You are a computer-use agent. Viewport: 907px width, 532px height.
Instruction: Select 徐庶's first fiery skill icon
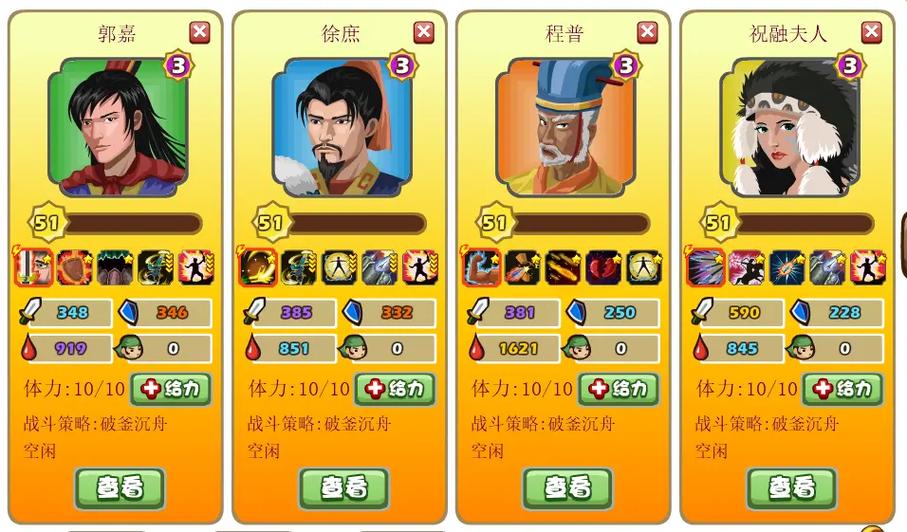(x=258, y=267)
